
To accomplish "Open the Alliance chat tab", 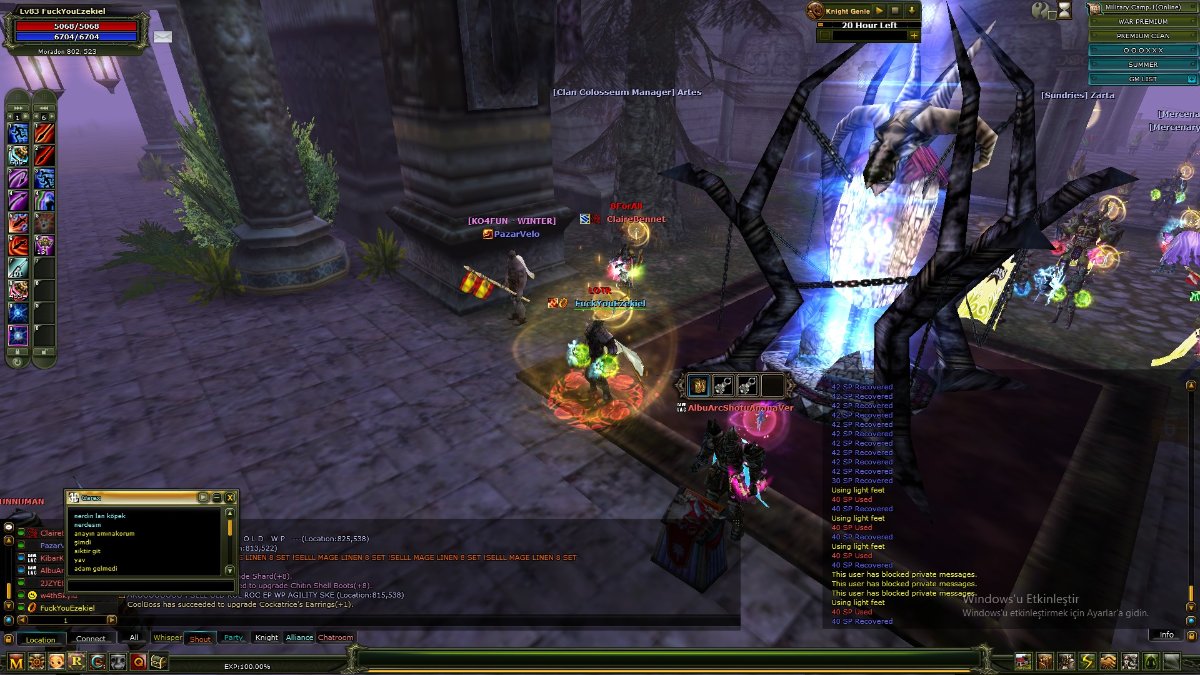I will click(299, 637).
